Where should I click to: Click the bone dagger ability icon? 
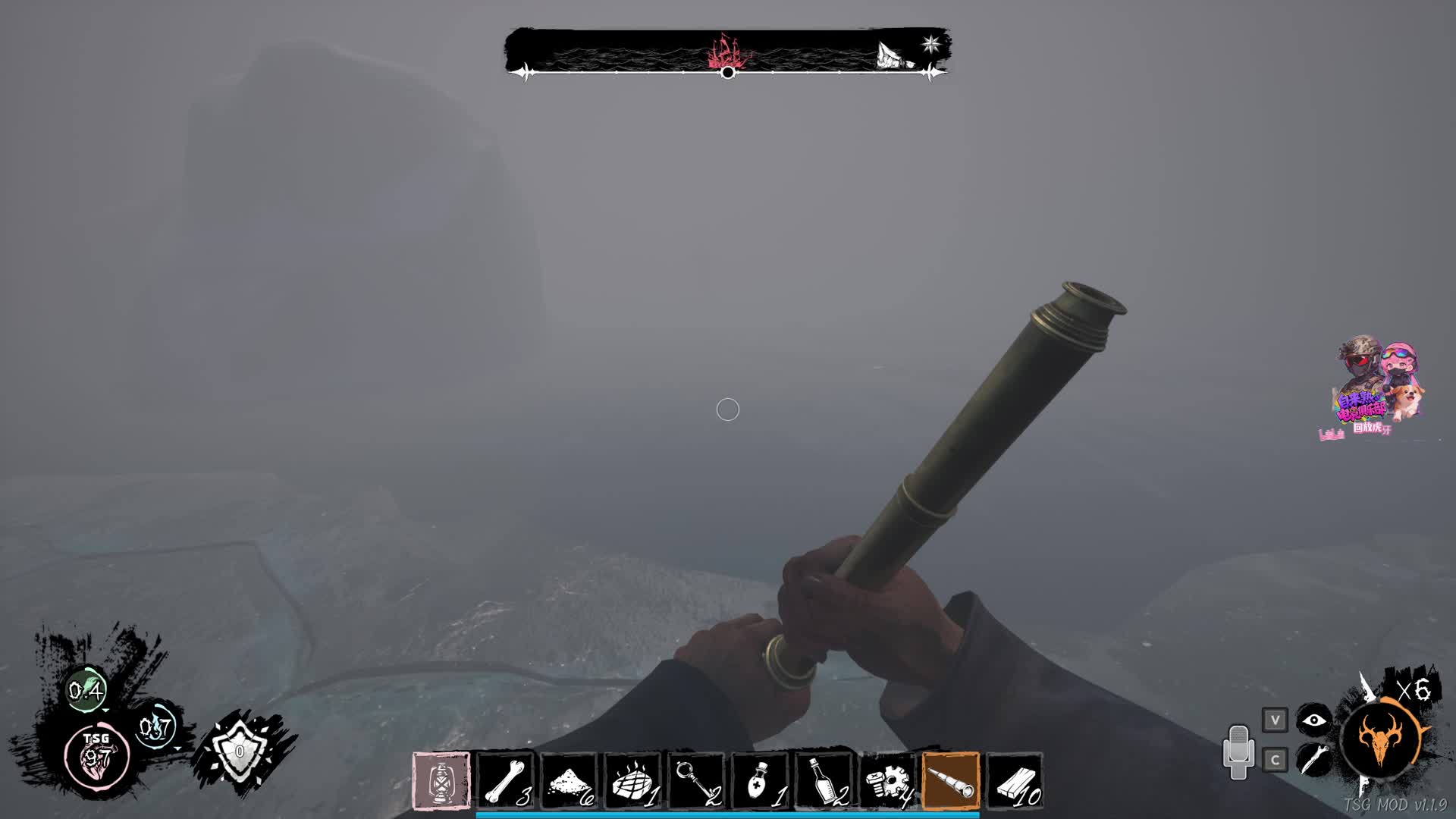click(x=1314, y=759)
